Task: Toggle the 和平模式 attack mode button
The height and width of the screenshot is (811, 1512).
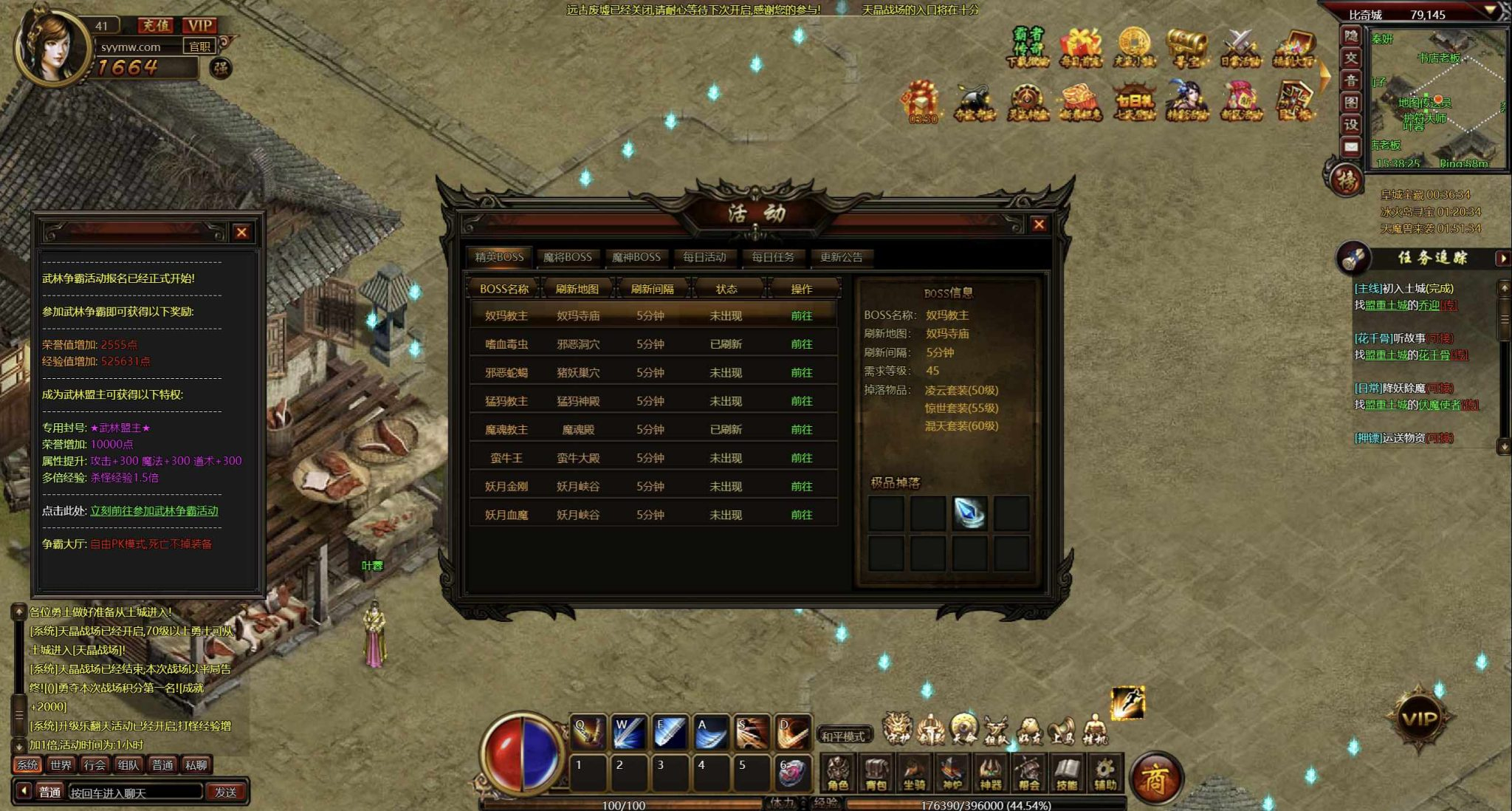Action: click(843, 736)
